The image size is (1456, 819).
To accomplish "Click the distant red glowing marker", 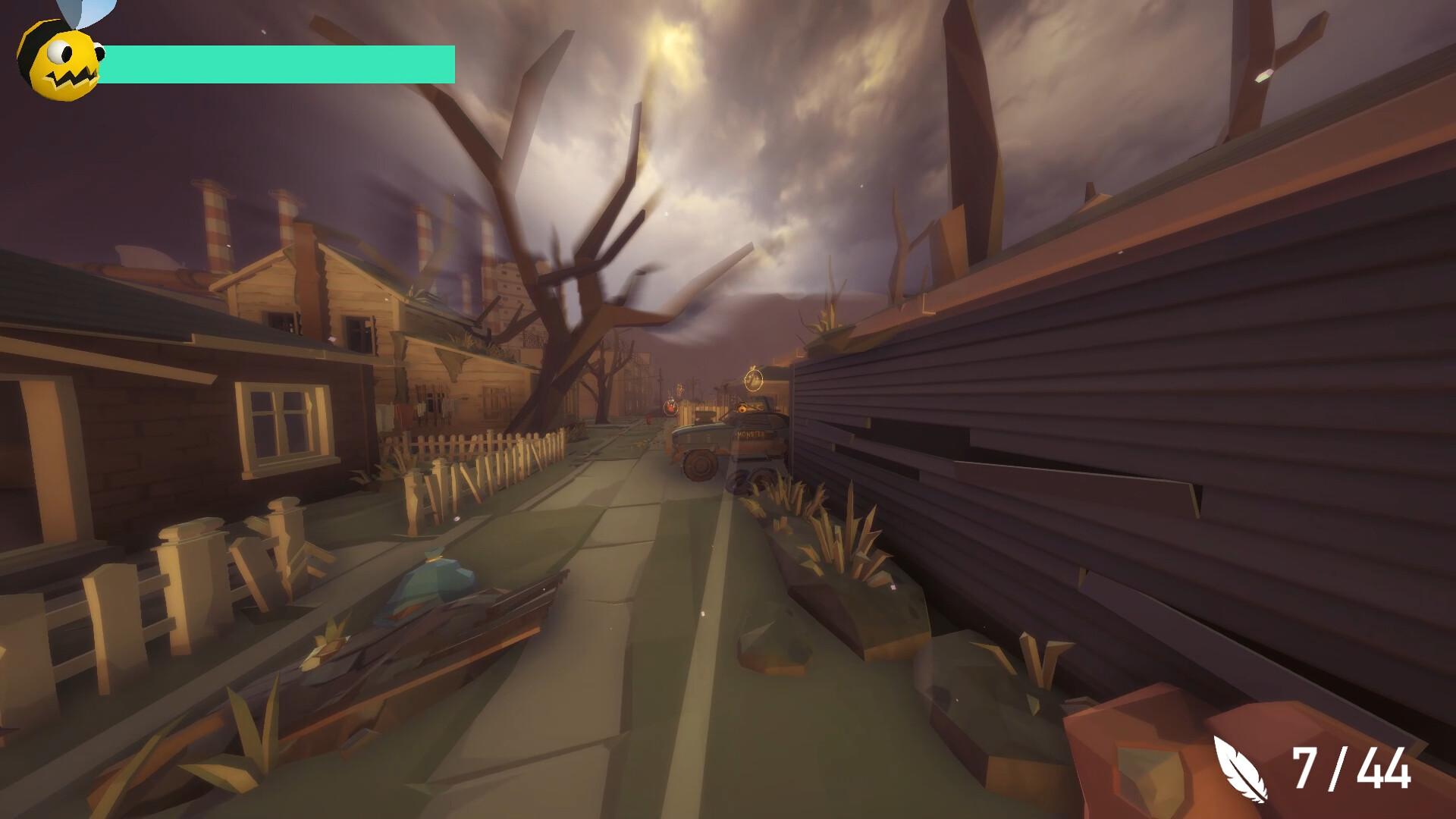I will click(670, 406).
